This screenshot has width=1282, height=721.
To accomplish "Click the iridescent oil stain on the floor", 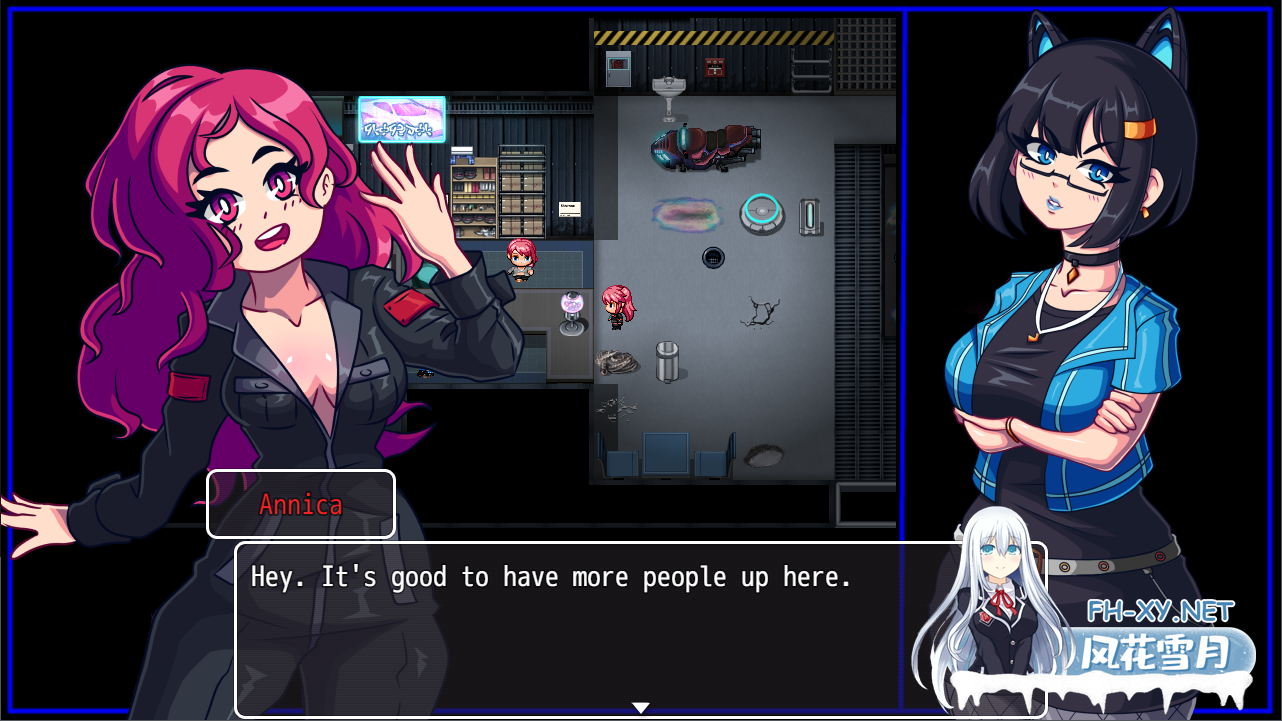I will click(687, 215).
